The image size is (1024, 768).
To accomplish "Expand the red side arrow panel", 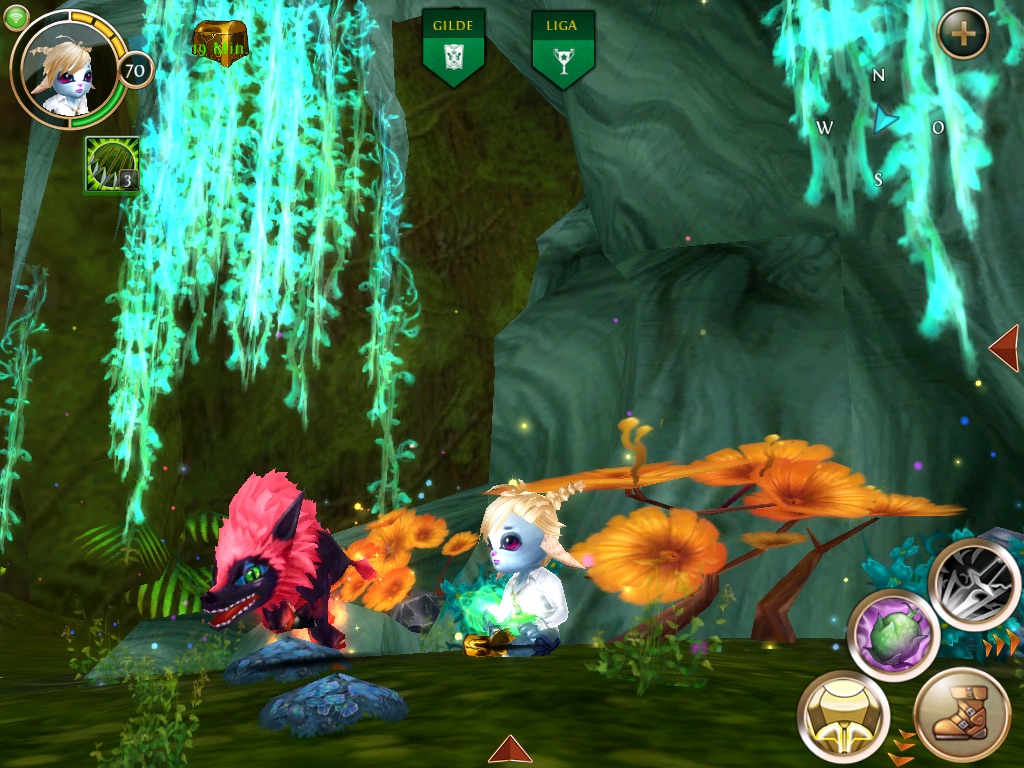I will 1005,347.
